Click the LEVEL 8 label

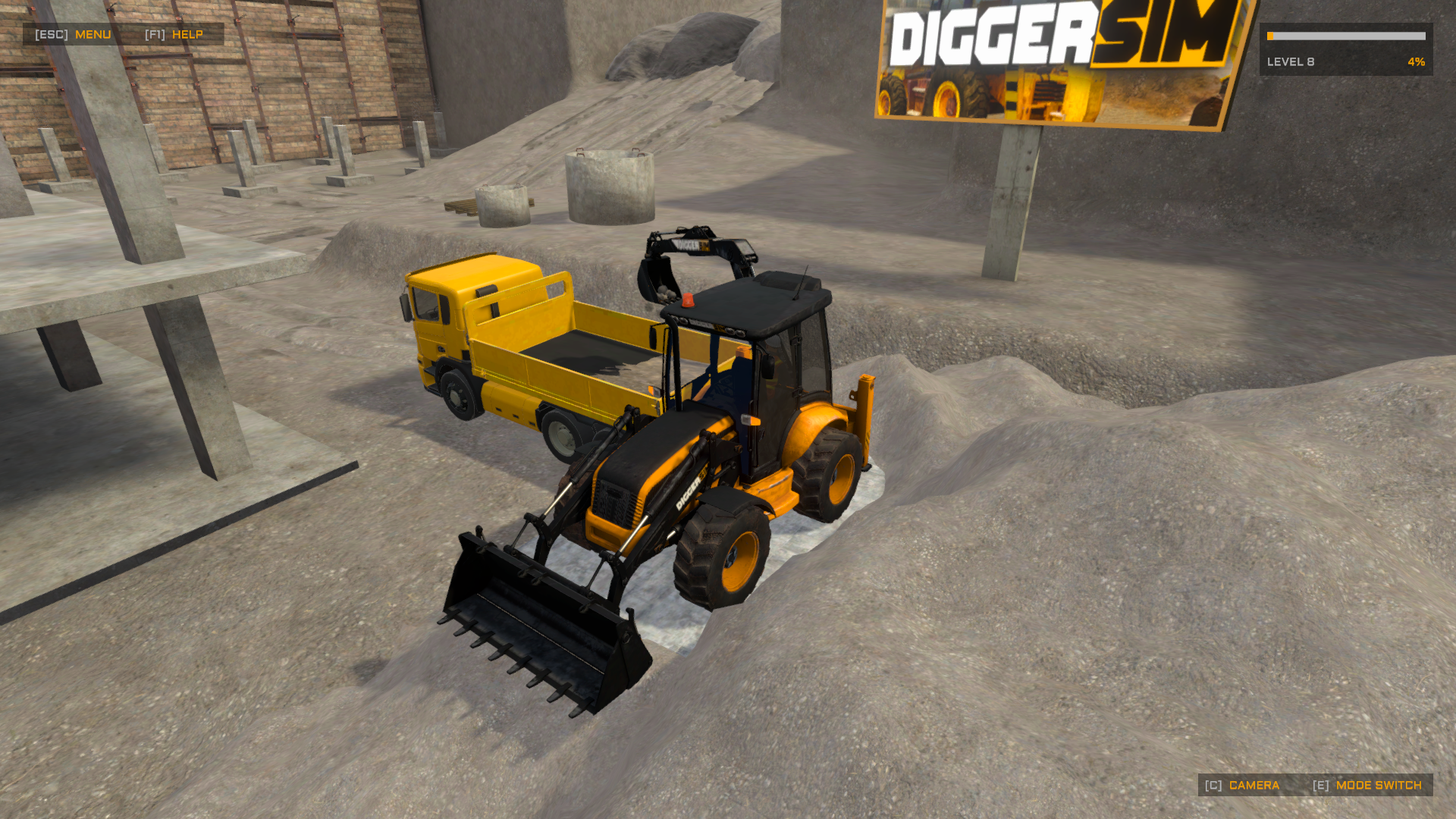pos(1290,62)
